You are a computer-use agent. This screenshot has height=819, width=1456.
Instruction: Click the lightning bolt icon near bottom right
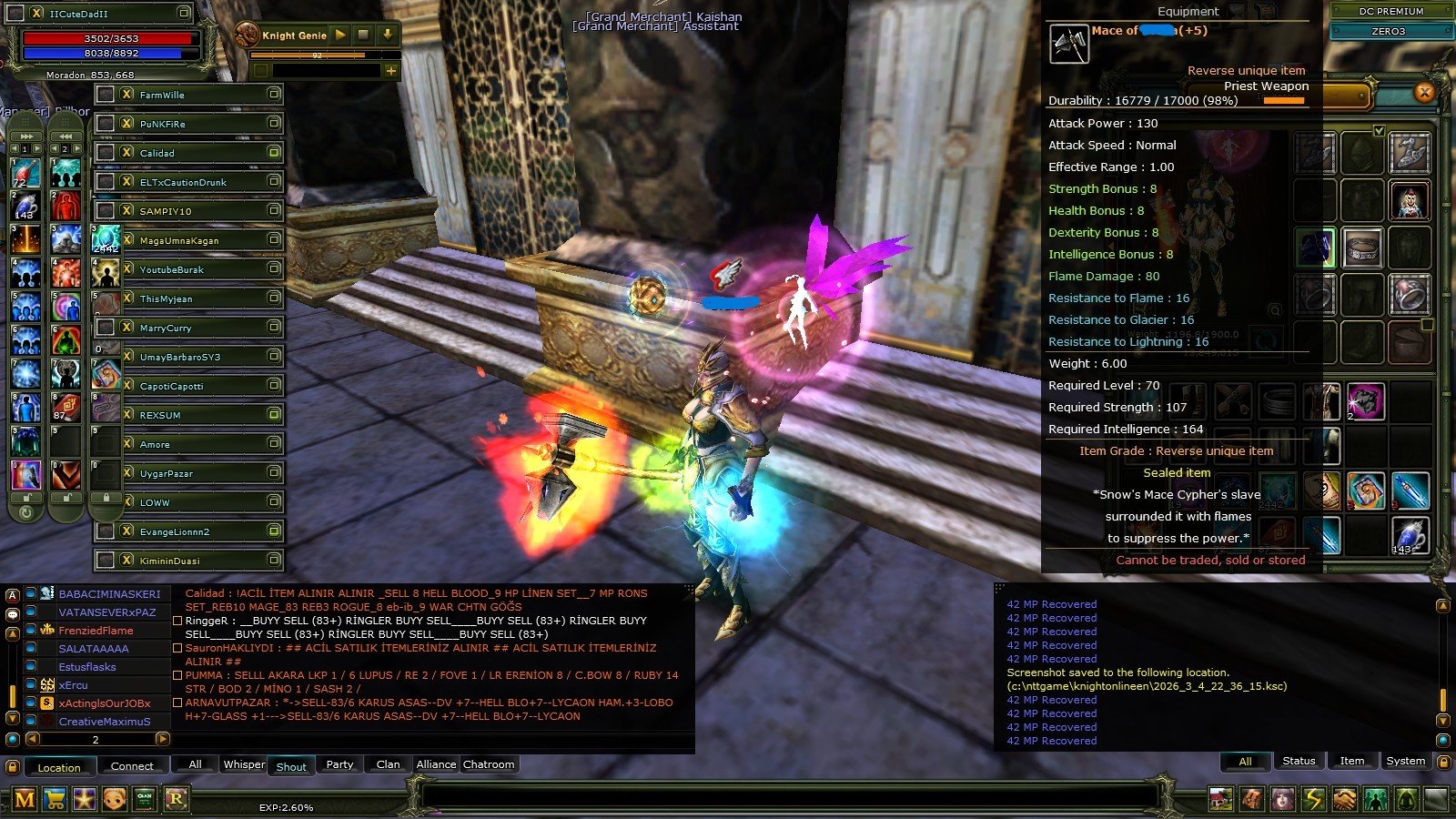coord(1314,798)
